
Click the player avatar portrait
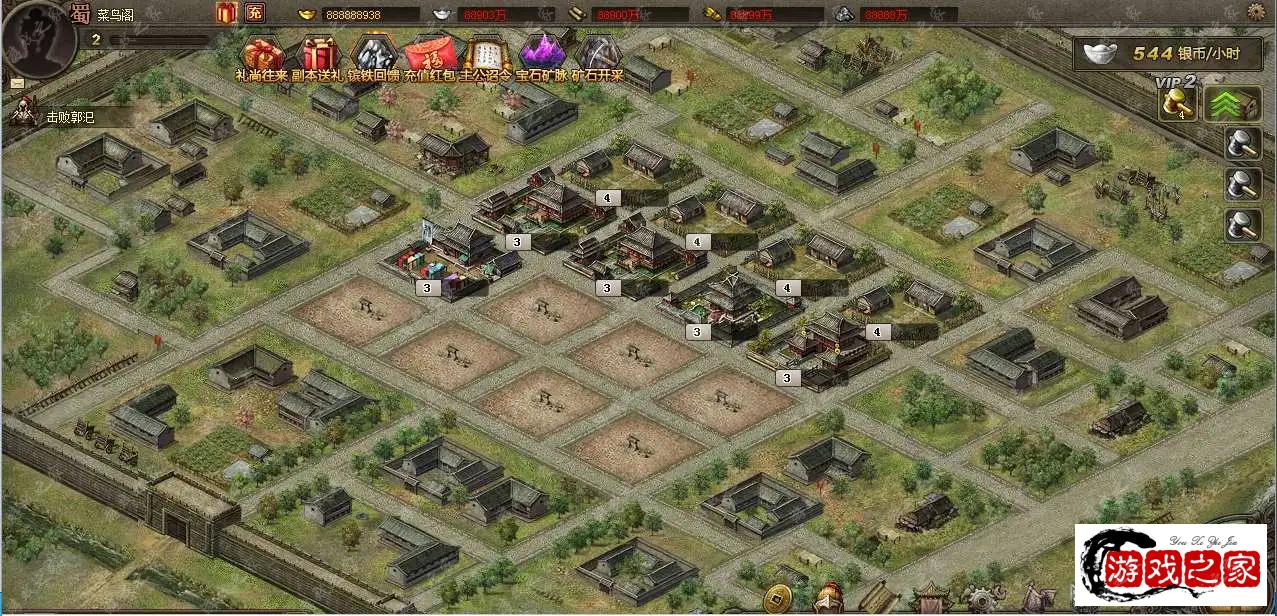coord(40,38)
